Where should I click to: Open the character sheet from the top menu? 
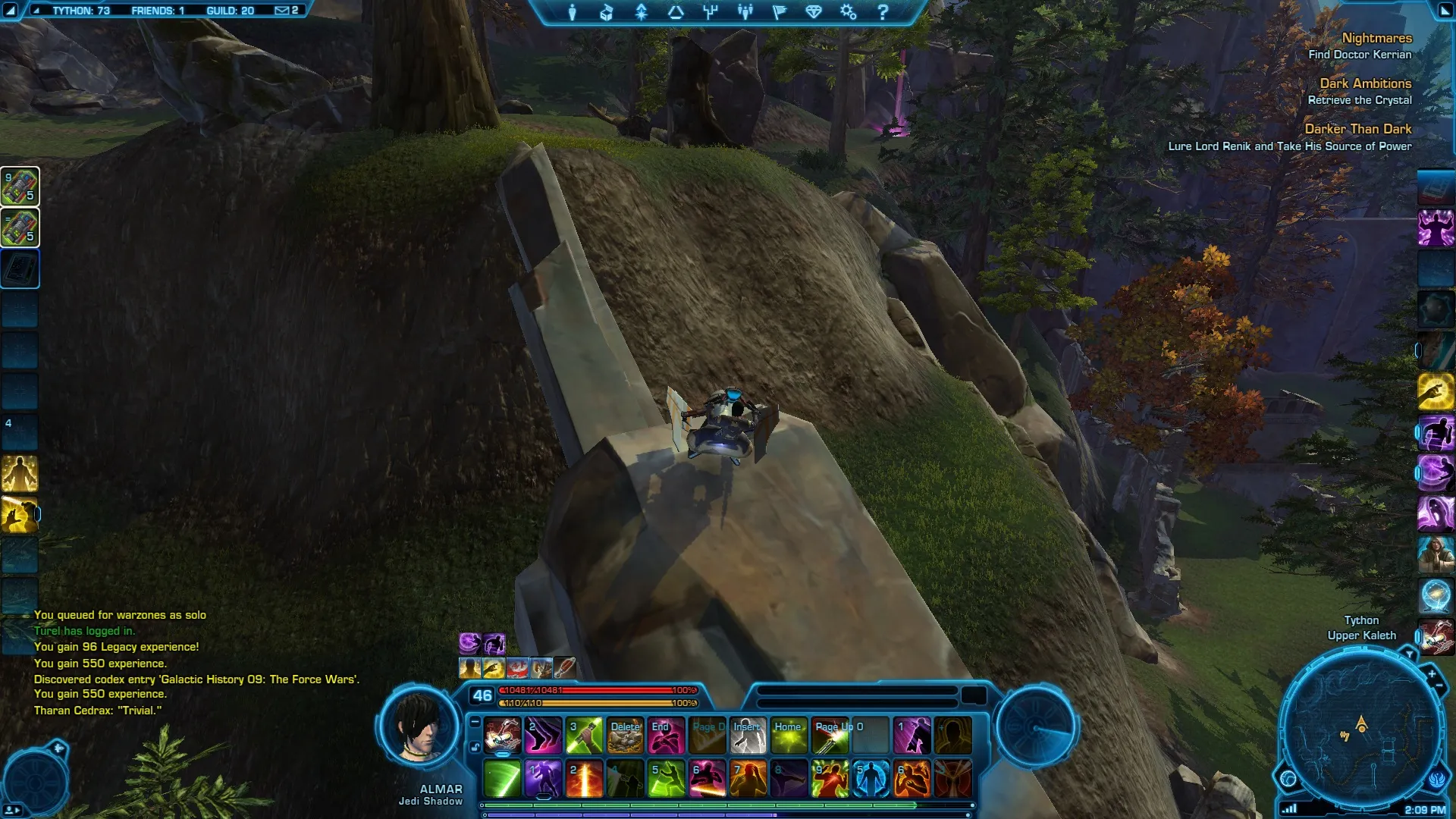573,12
